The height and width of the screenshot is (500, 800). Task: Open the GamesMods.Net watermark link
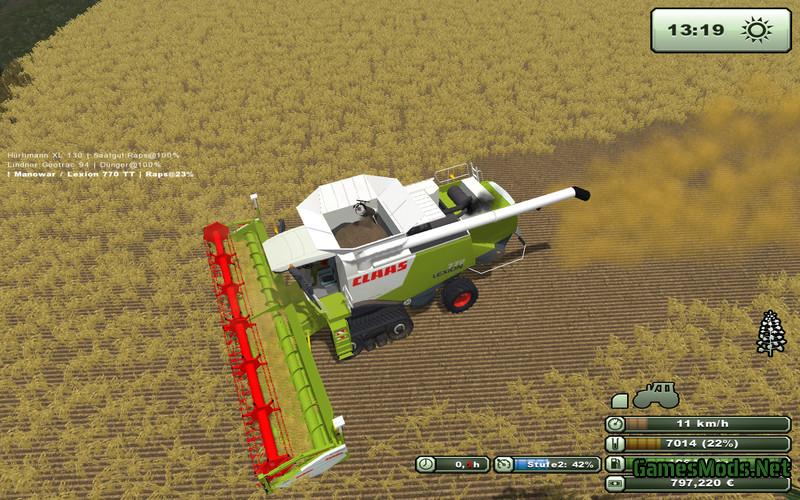[710, 467]
